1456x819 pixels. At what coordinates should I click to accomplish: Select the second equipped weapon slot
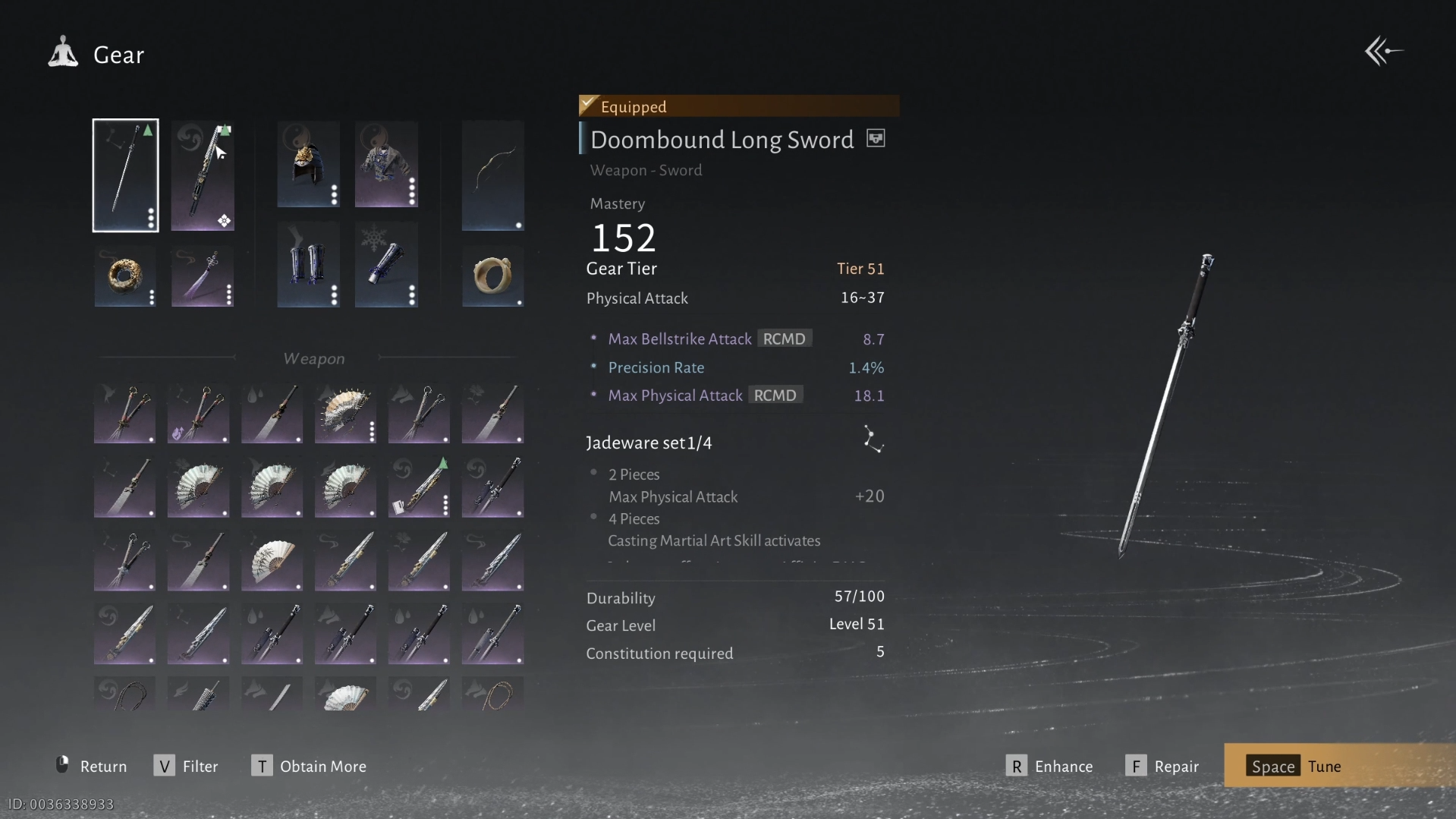(x=203, y=175)
